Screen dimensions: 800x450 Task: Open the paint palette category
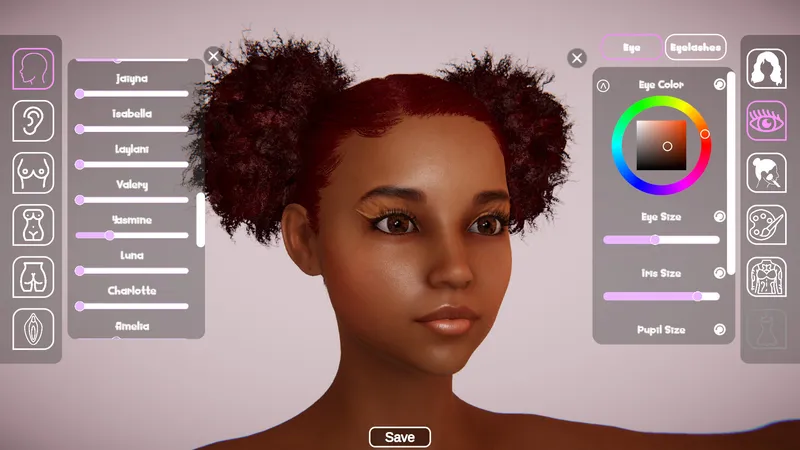click(x=766, y=225)
